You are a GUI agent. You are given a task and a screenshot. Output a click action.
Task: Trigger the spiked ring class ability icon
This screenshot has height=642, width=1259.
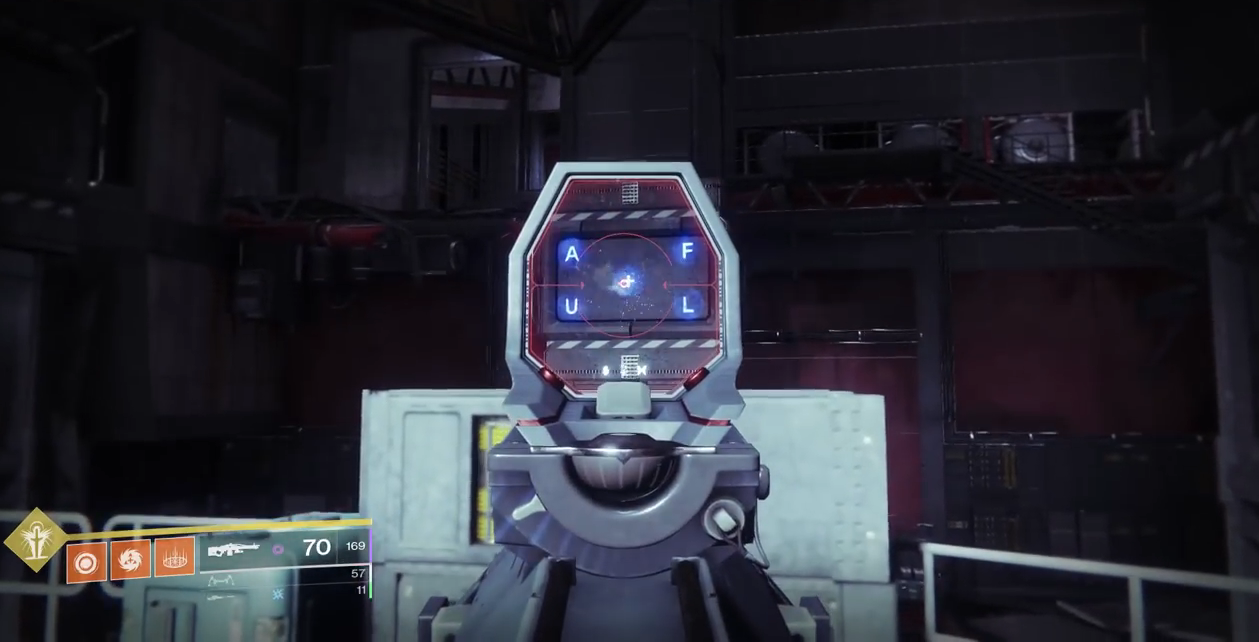pos(174,557)
